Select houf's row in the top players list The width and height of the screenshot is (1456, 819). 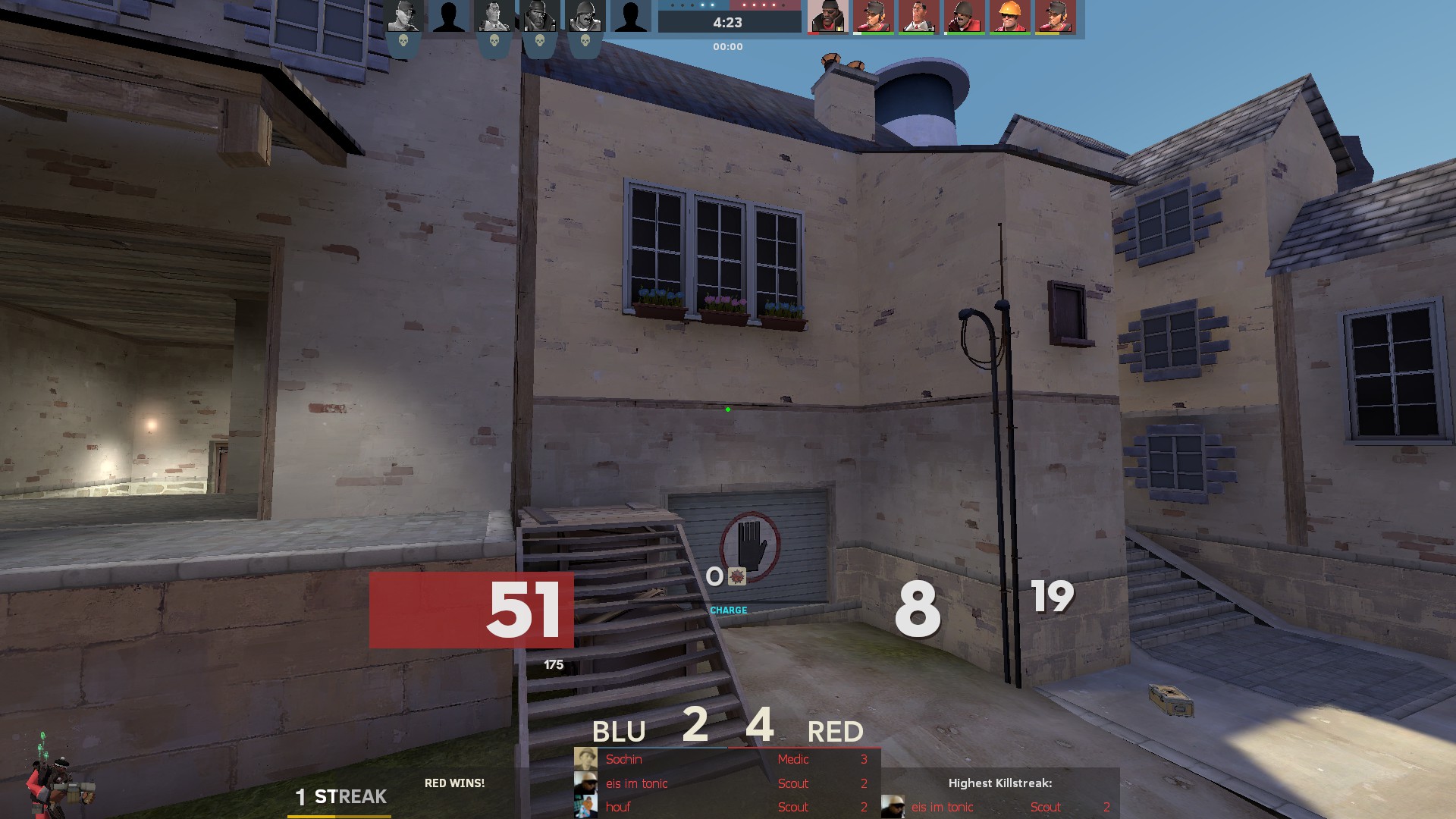(x=726, y=807)
